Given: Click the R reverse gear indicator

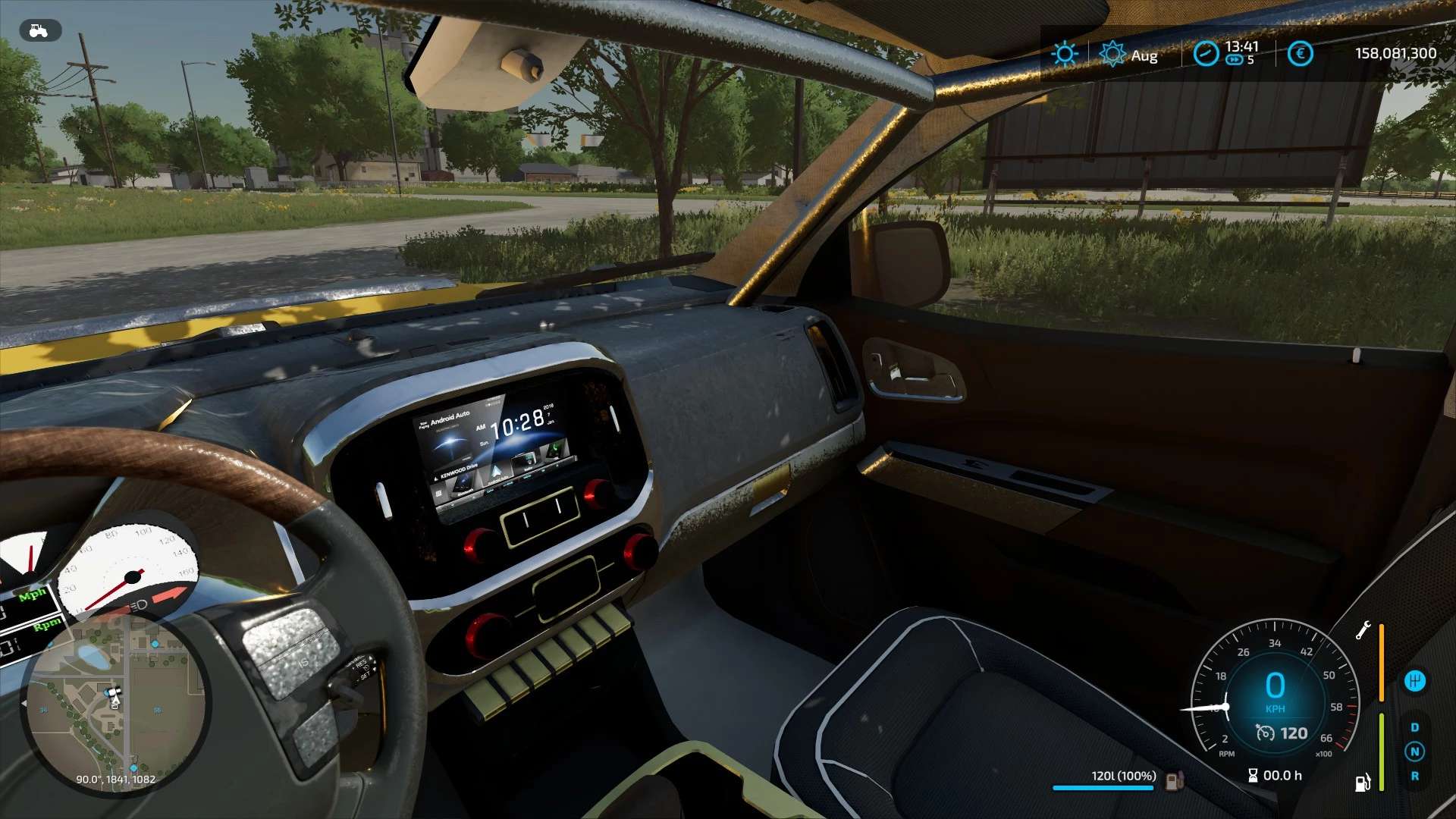Looking at the screenshot, I should point(1414,776).
